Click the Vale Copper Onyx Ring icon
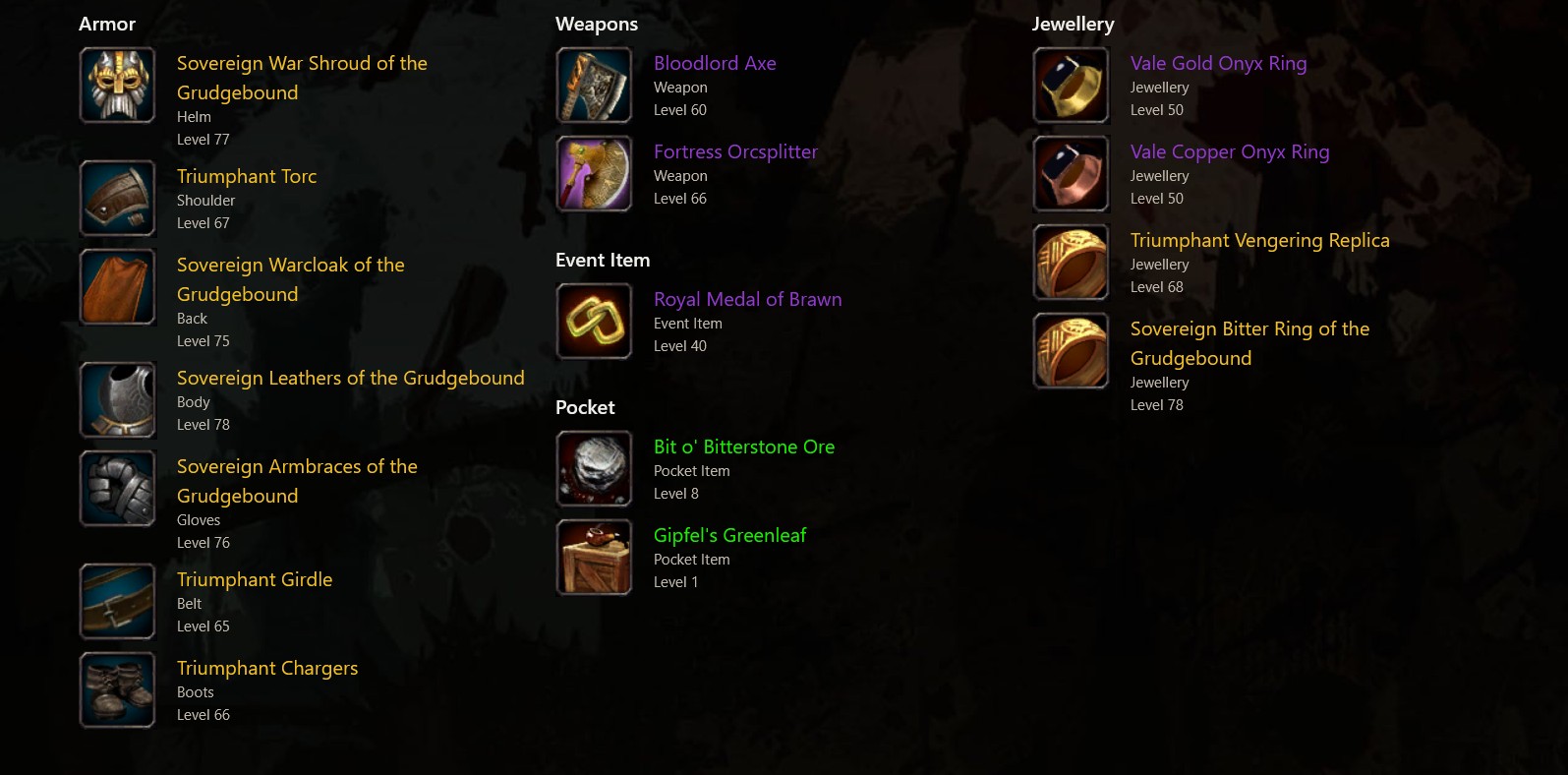Image resolution: width=1568 pixels, height=775 pixels. (x=1071, y=174)
